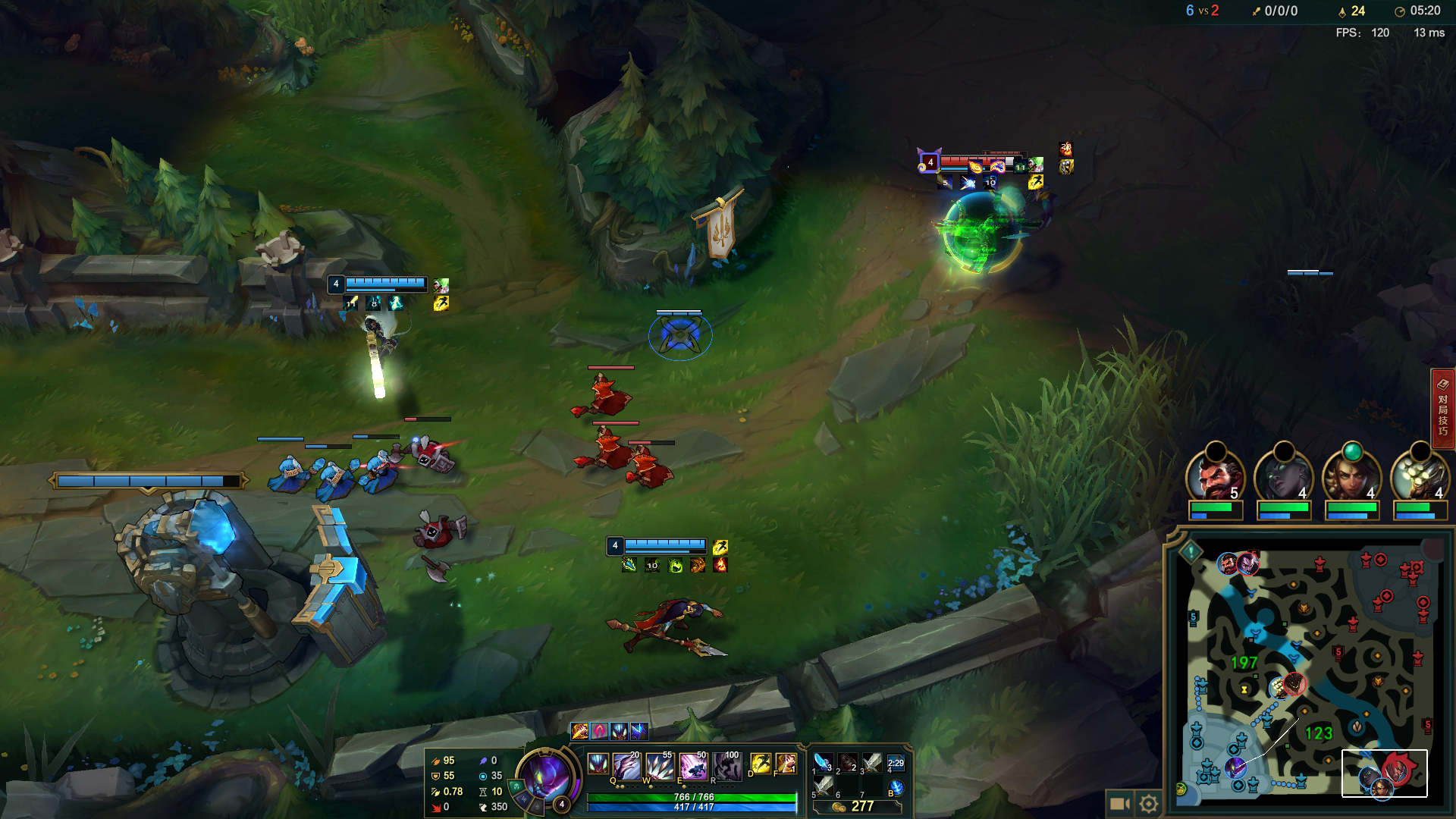
Task: Click the Kha'Zix champion portrait
Action: coord(546,776)
